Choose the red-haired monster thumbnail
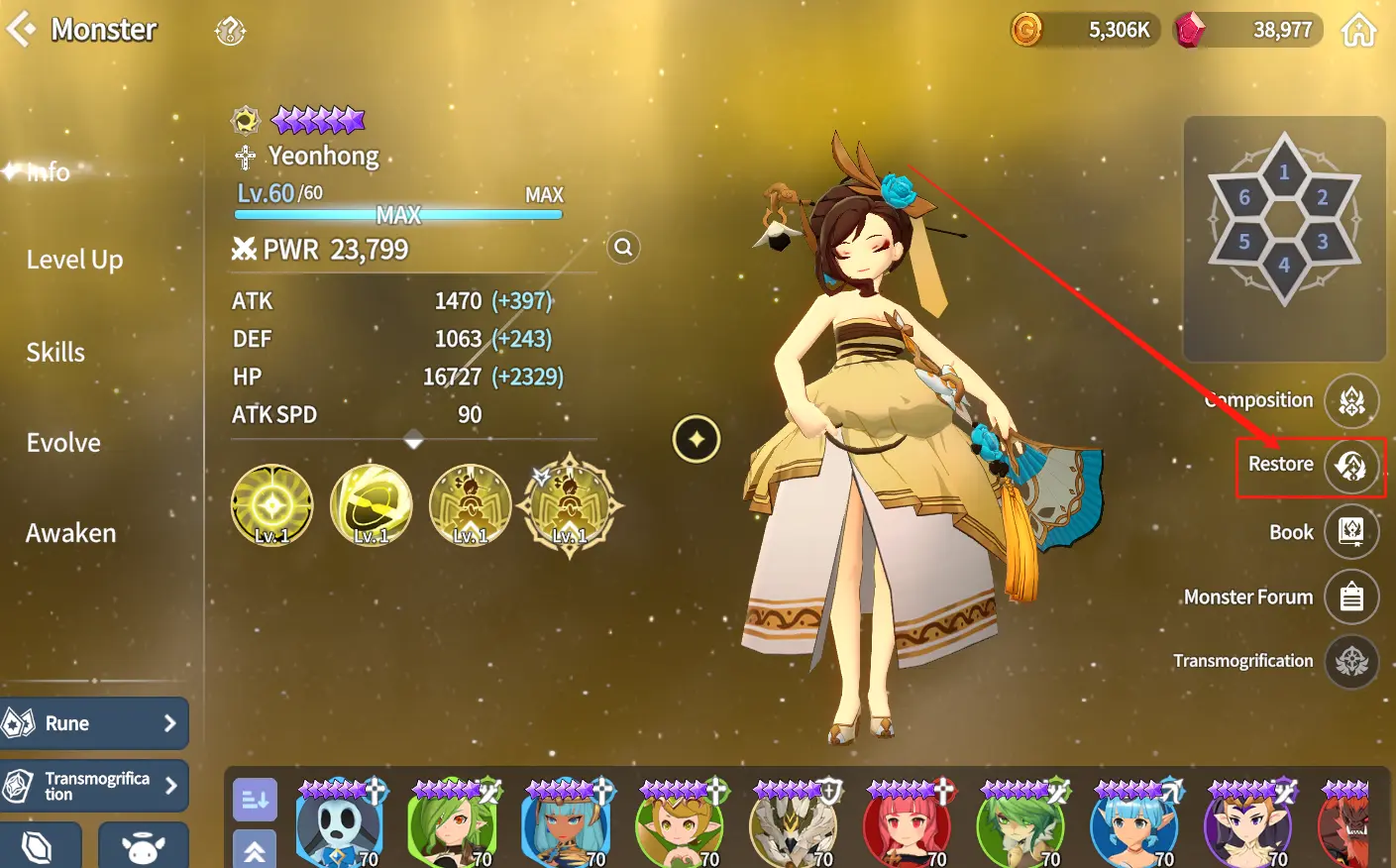 907,824
